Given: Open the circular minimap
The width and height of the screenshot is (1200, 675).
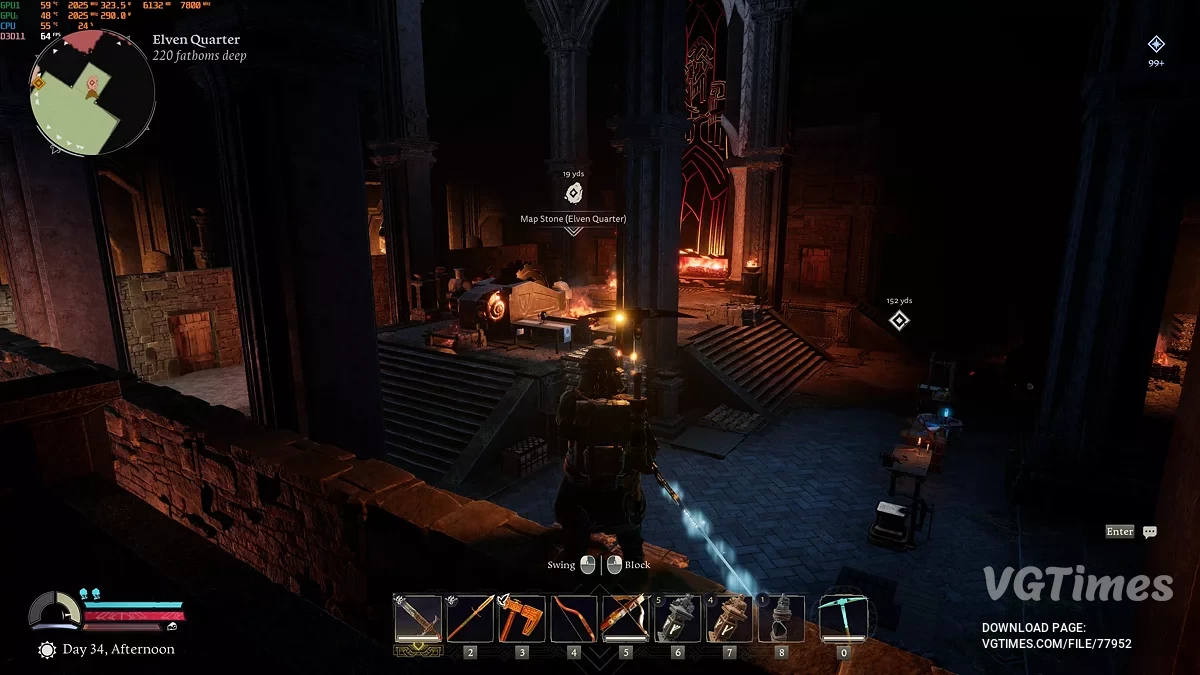Looking at the screenshot, I should [x=92, y=92].
